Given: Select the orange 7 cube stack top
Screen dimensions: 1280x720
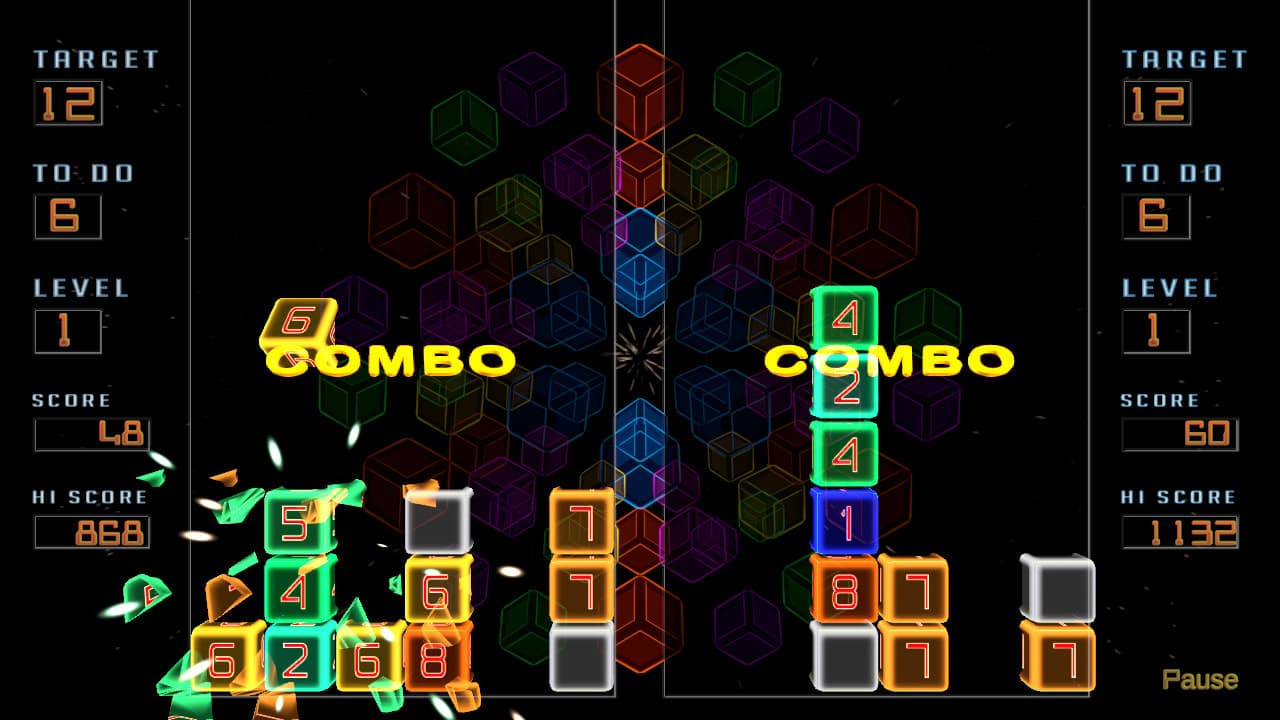Looking at the screenshot, I should click(580, 518).
